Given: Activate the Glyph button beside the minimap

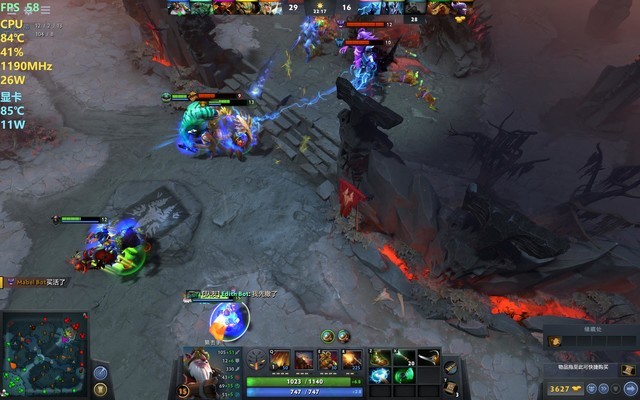Looking at the screenshot, I should click(100, 391).
